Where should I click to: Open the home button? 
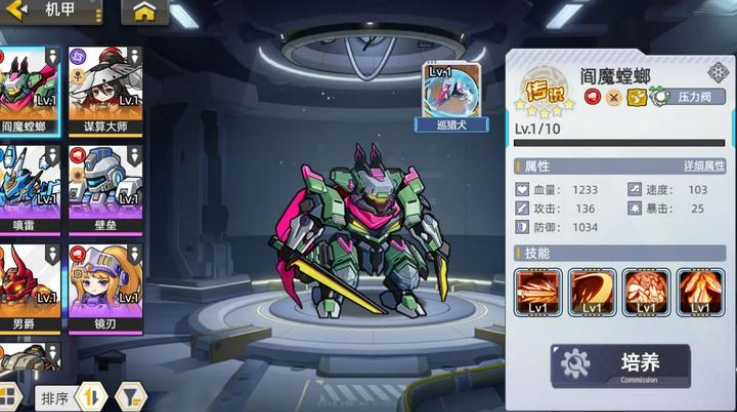145,12
